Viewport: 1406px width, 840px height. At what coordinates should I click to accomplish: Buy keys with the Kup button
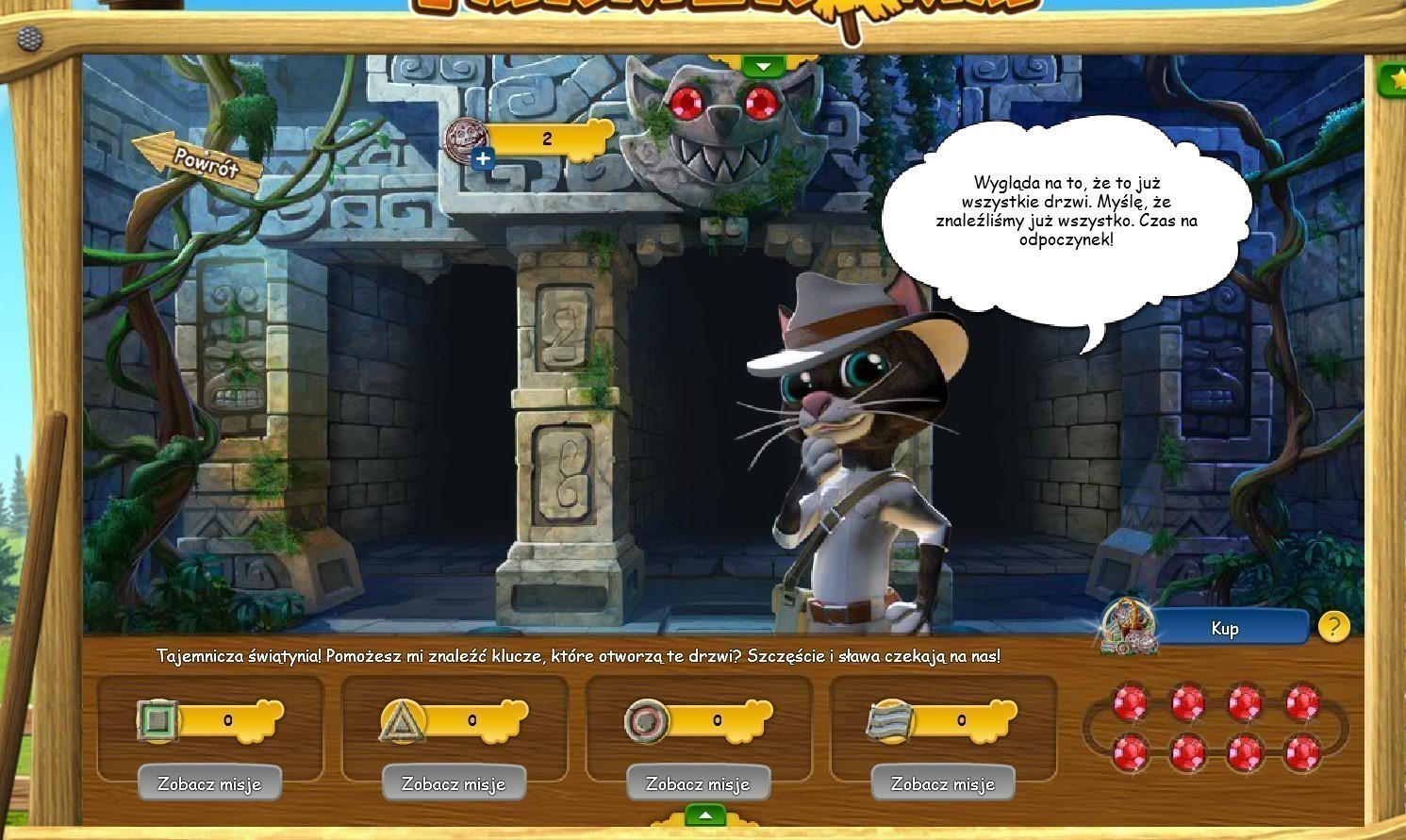click(1224, 629)
